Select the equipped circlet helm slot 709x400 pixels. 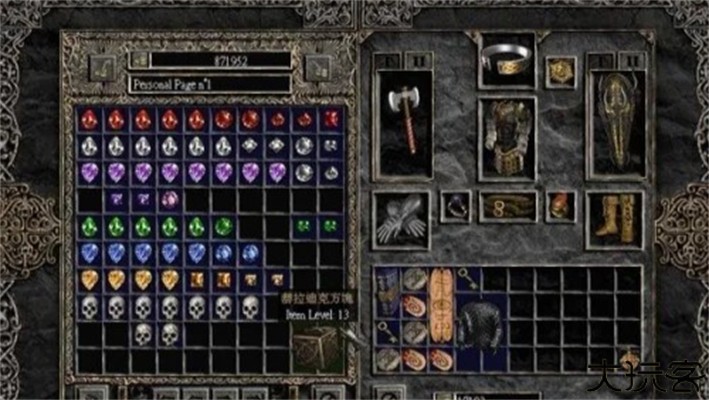pyautogui.click(x=507, y=61)
